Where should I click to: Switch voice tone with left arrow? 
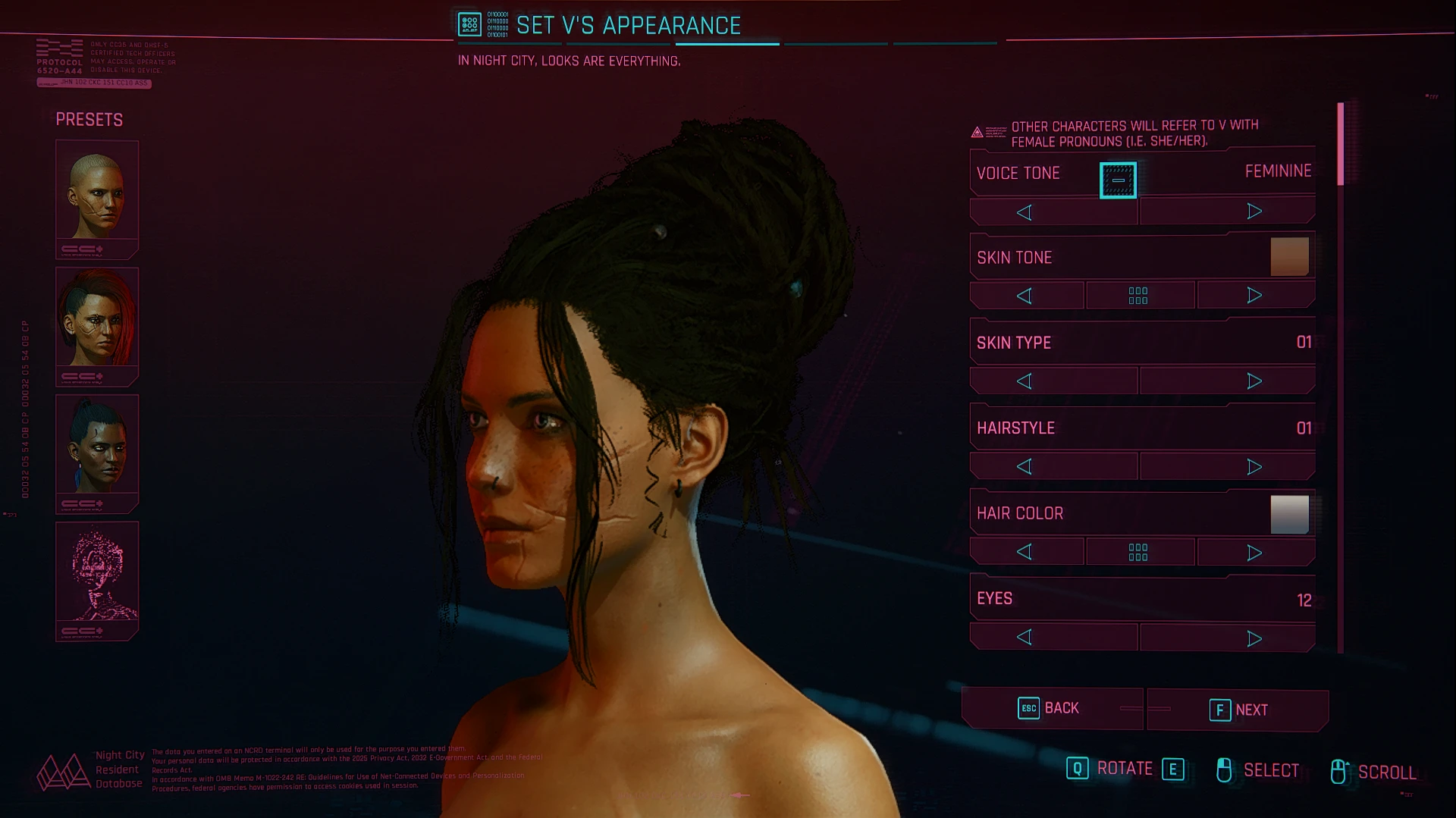tap(1025, 212)
